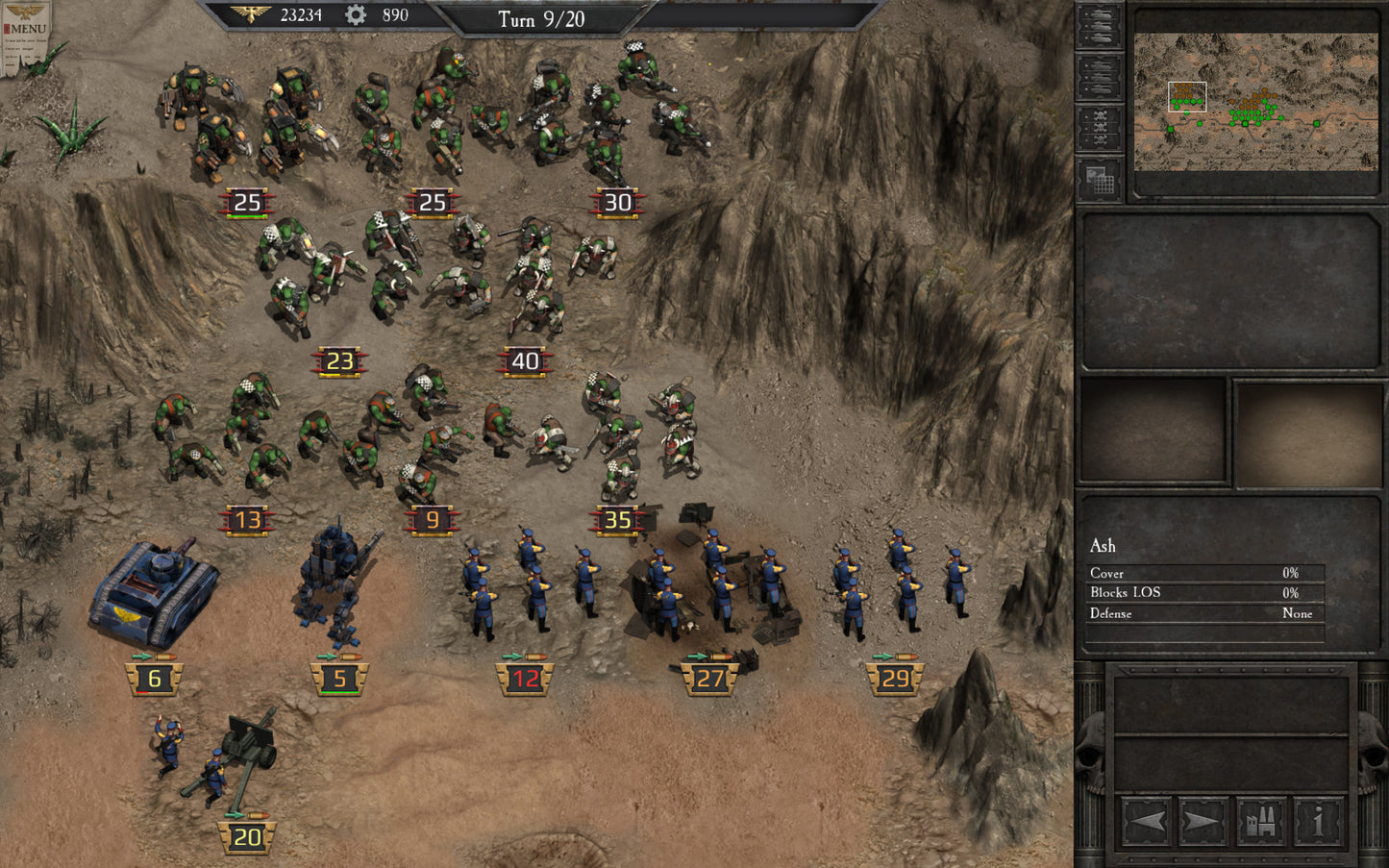Click the bottom tank icon in the second sidebar panel
The width and height of the screenshot is (1389, 868).
click(x=1101, y=88)
